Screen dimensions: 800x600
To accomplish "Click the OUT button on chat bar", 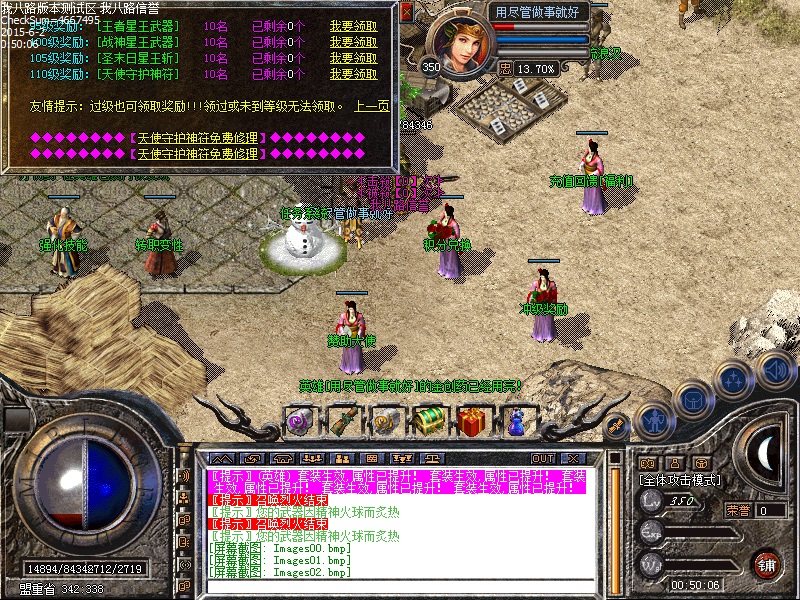I will 543,458.
